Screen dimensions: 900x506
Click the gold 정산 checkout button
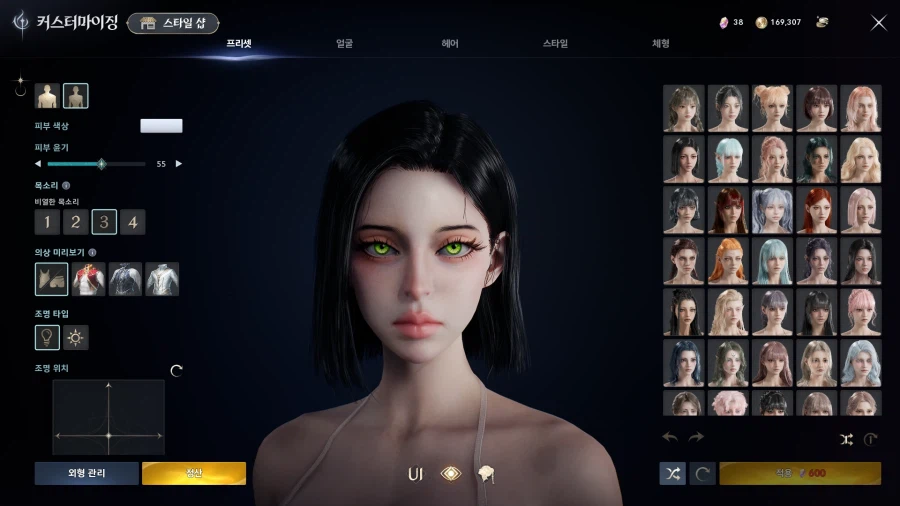(x=194, y=473)
